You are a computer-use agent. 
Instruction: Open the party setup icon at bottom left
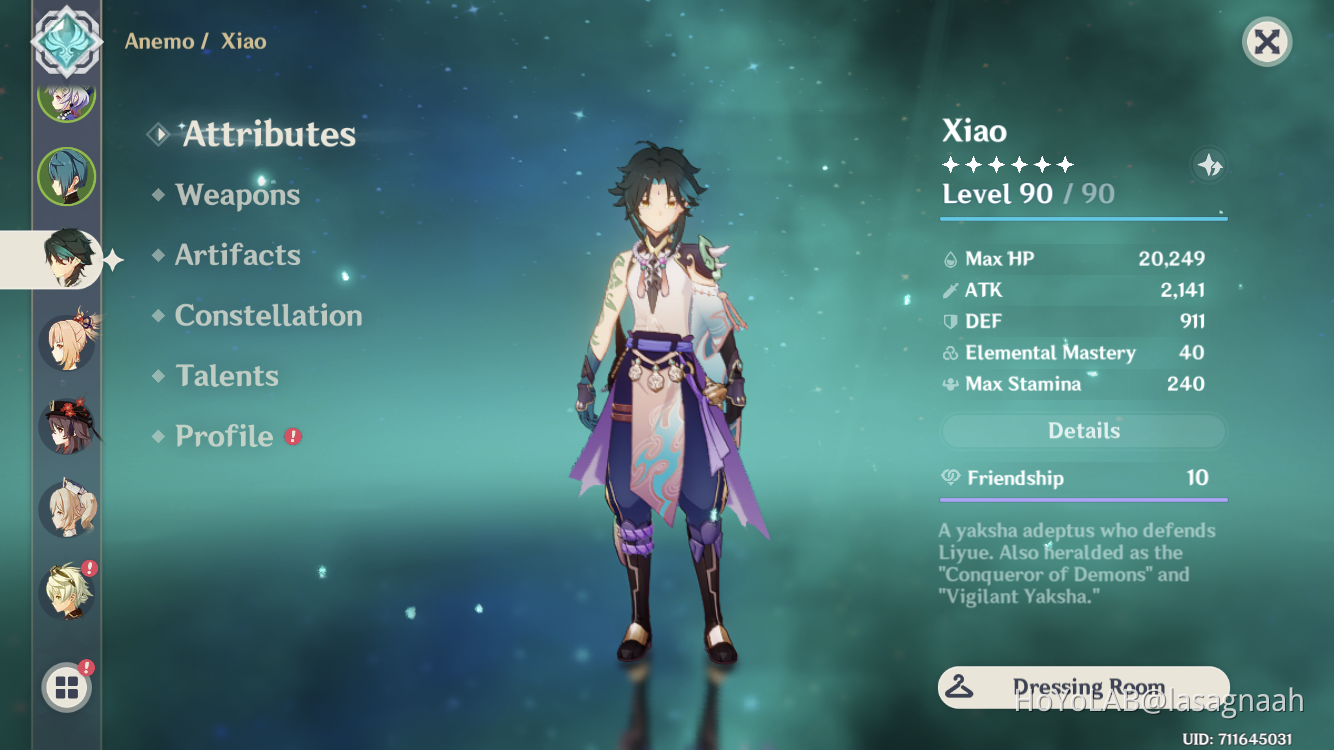coord(66,687)
